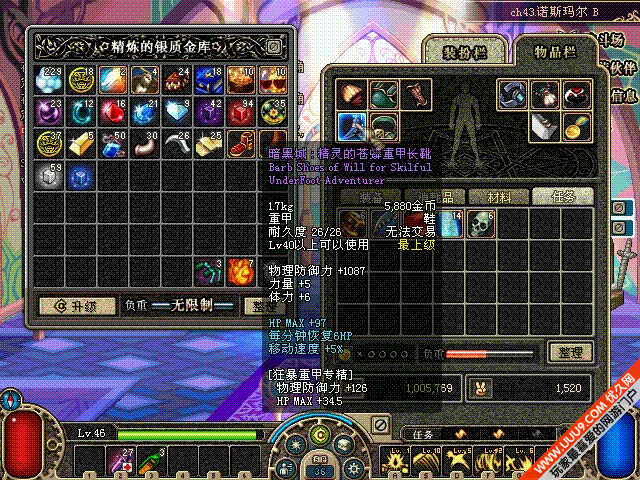Select the equipped blue sword weapon slot
The width and height of the screenshot is (640, 480).
coord(353,125)
